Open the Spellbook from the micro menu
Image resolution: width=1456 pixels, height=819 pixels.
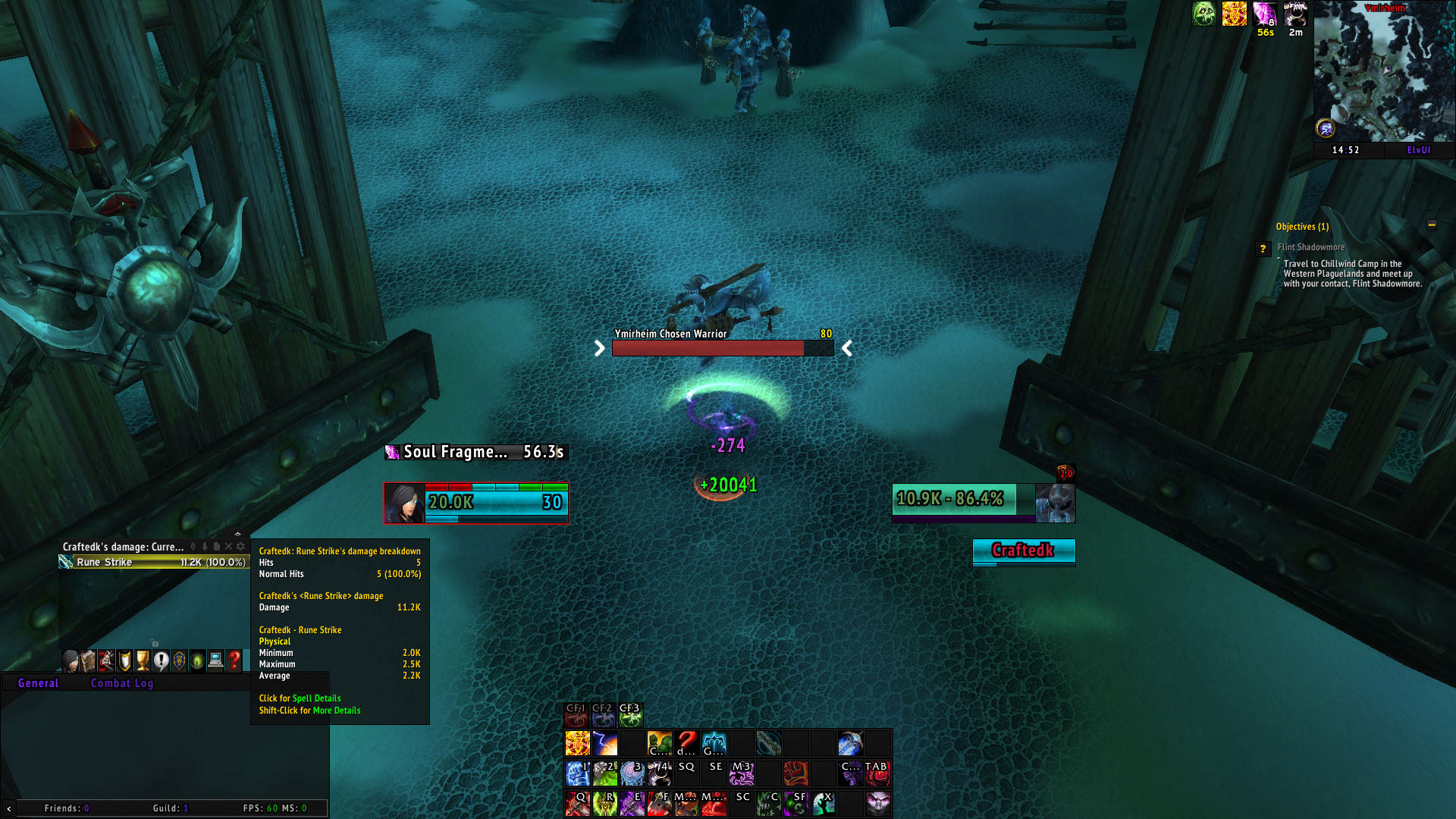tap(88, 660)
